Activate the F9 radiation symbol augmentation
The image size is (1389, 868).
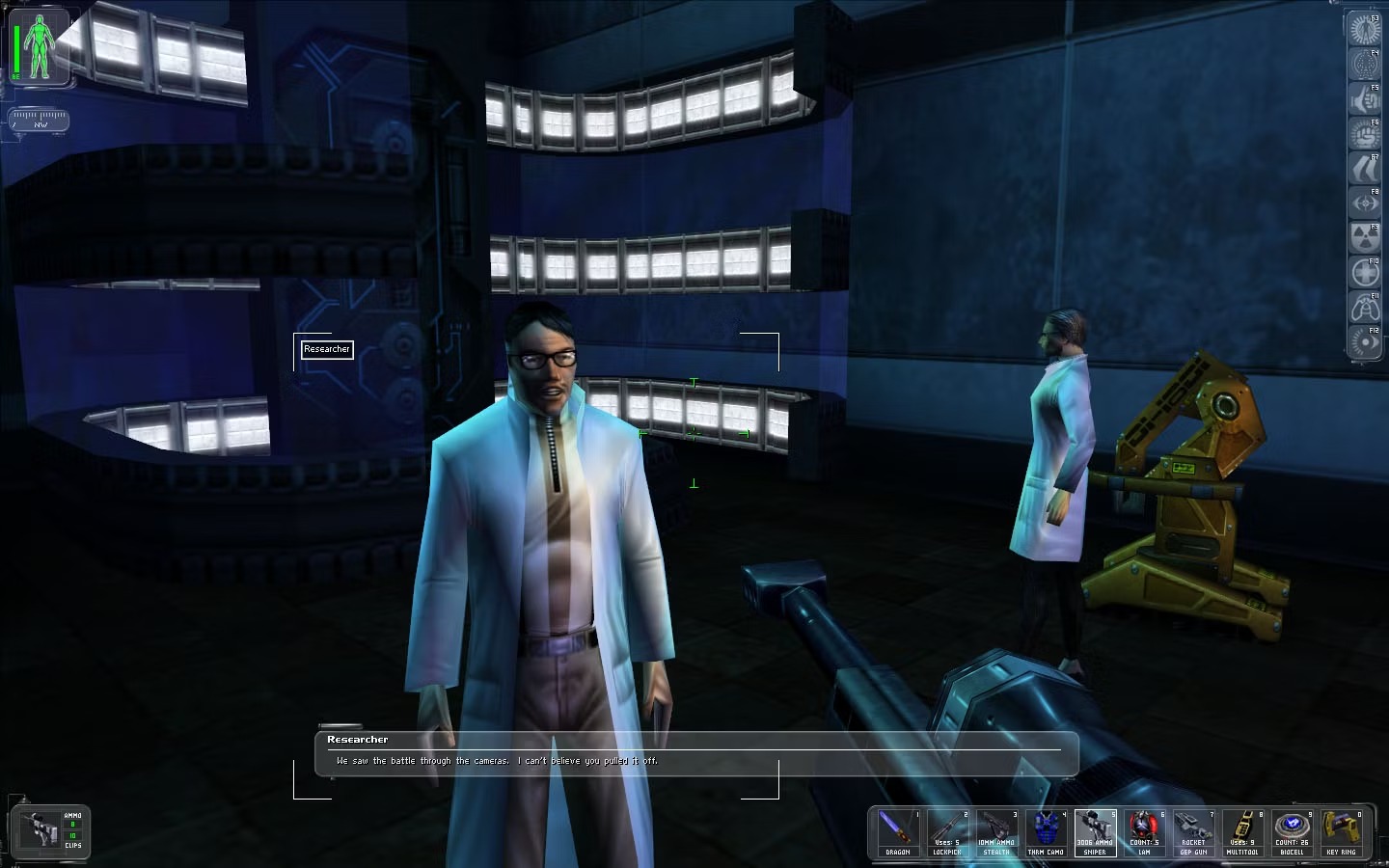(1364, 238)
